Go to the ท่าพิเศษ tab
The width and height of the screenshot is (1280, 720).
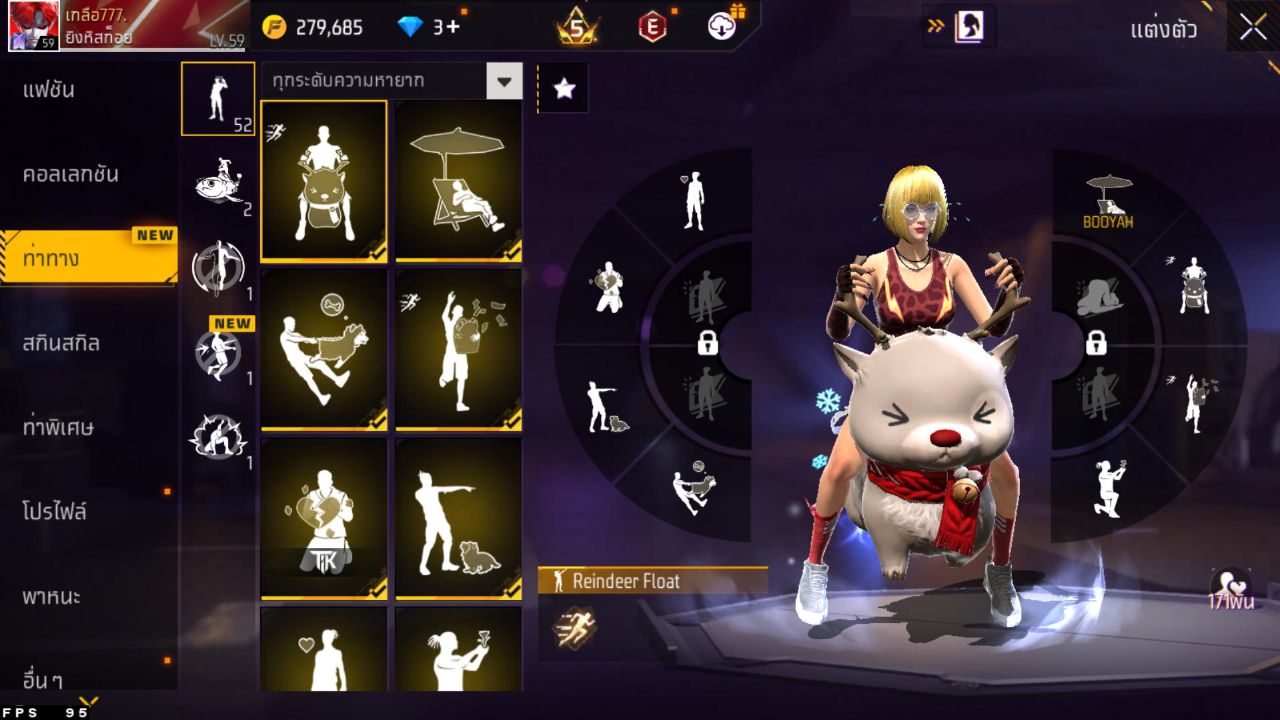coord(58,427)
